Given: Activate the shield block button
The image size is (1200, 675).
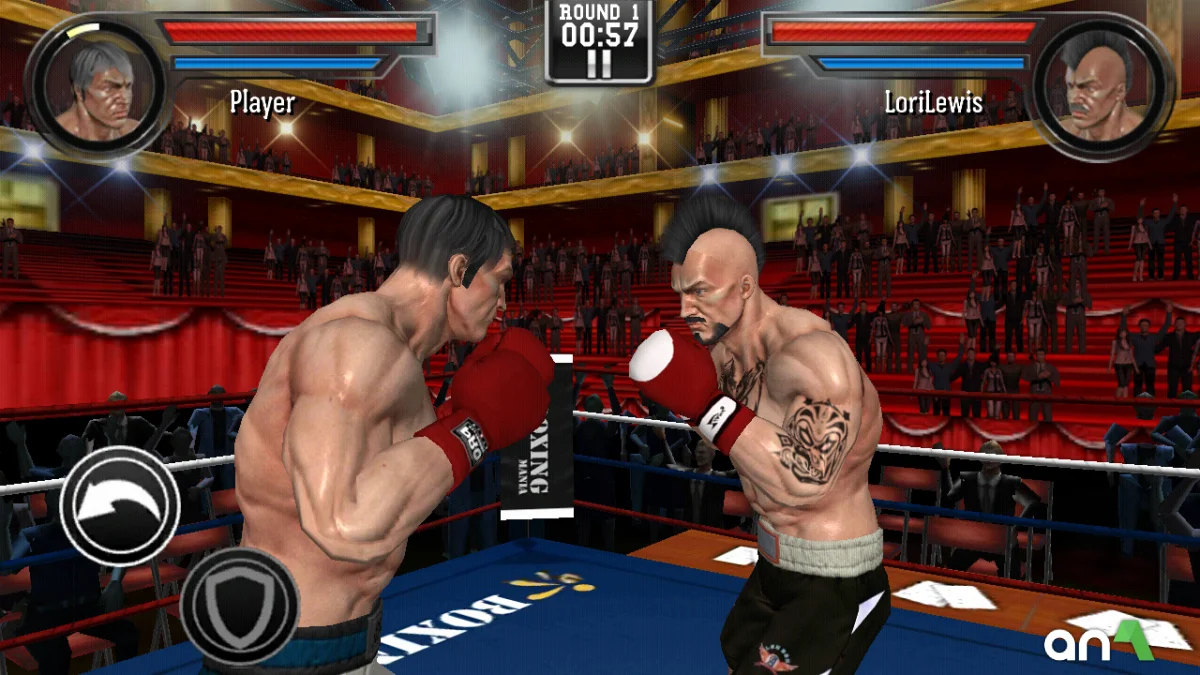Looking at the screenshot, I should click(239, 605).
